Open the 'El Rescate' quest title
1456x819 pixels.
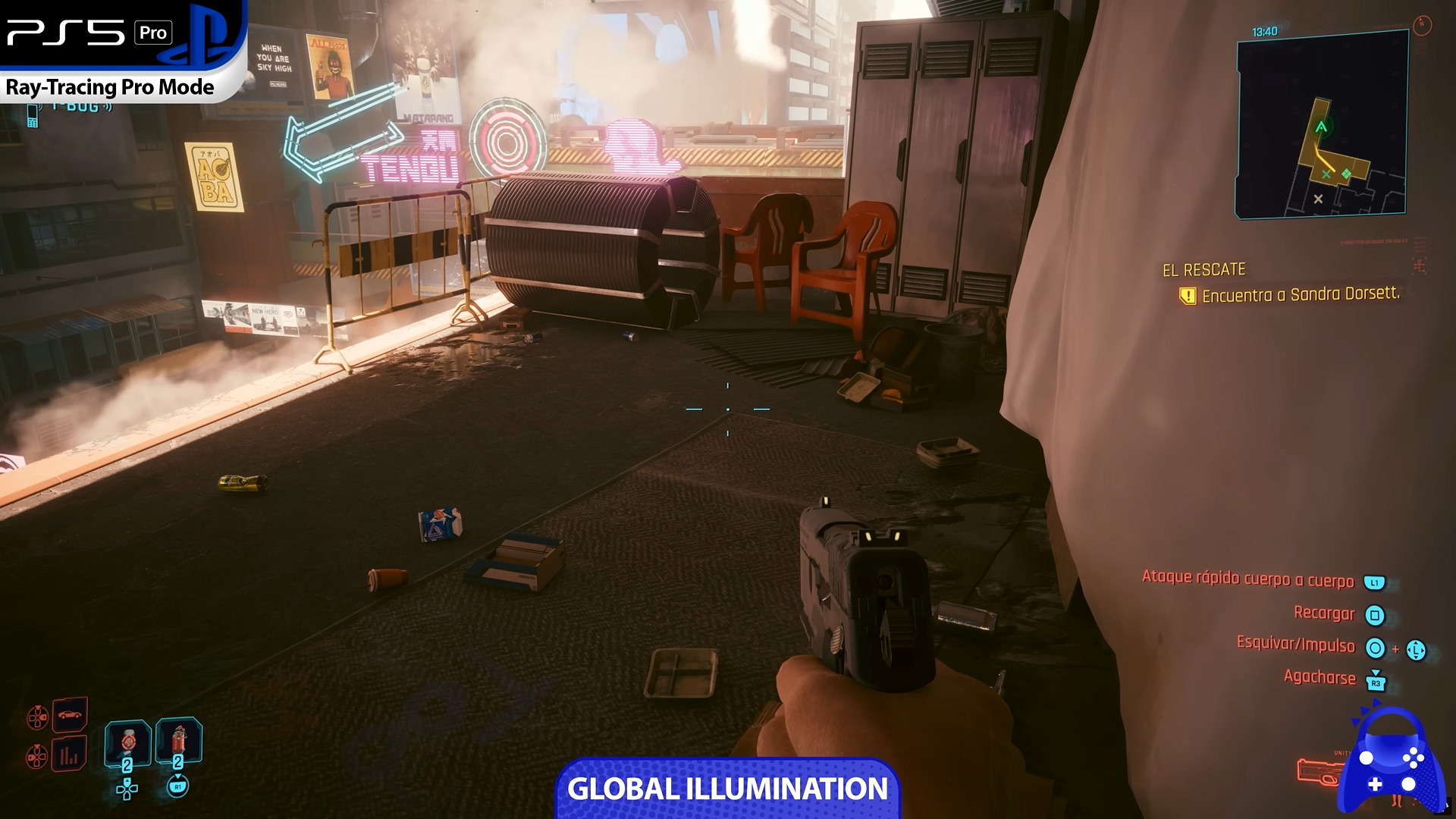(x=1204, y=270)
